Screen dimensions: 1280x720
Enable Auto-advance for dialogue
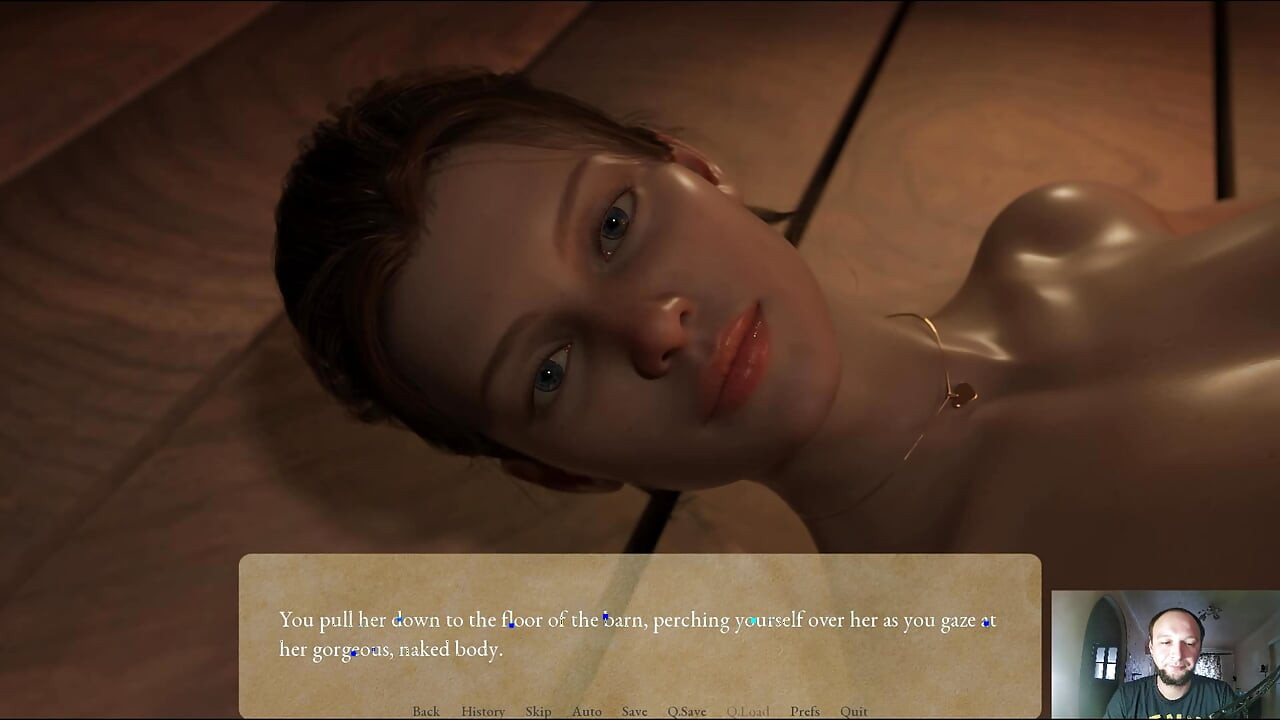pos(587,711)
